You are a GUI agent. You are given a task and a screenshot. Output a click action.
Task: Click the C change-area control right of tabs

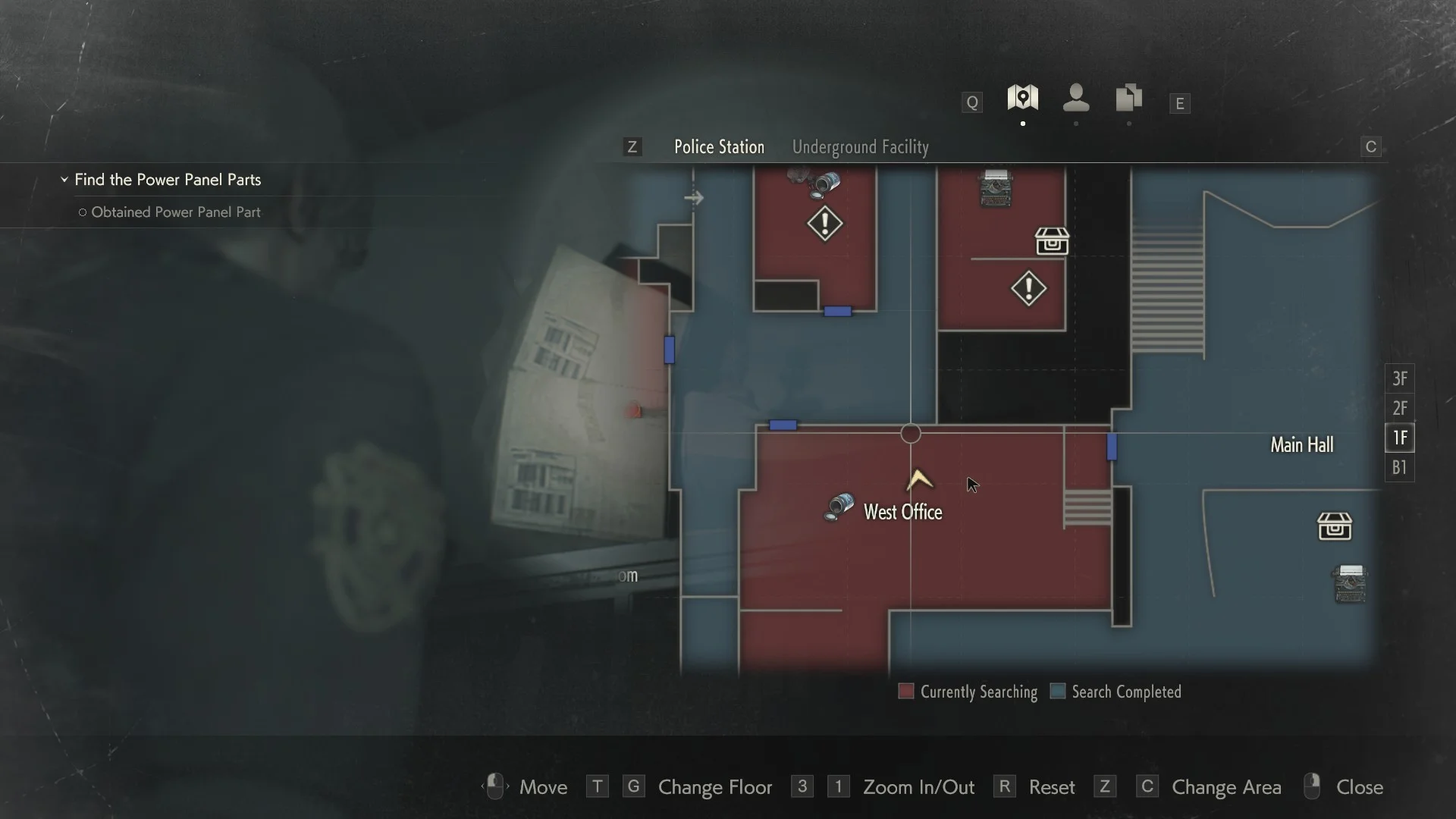[x=1370, y=146]
